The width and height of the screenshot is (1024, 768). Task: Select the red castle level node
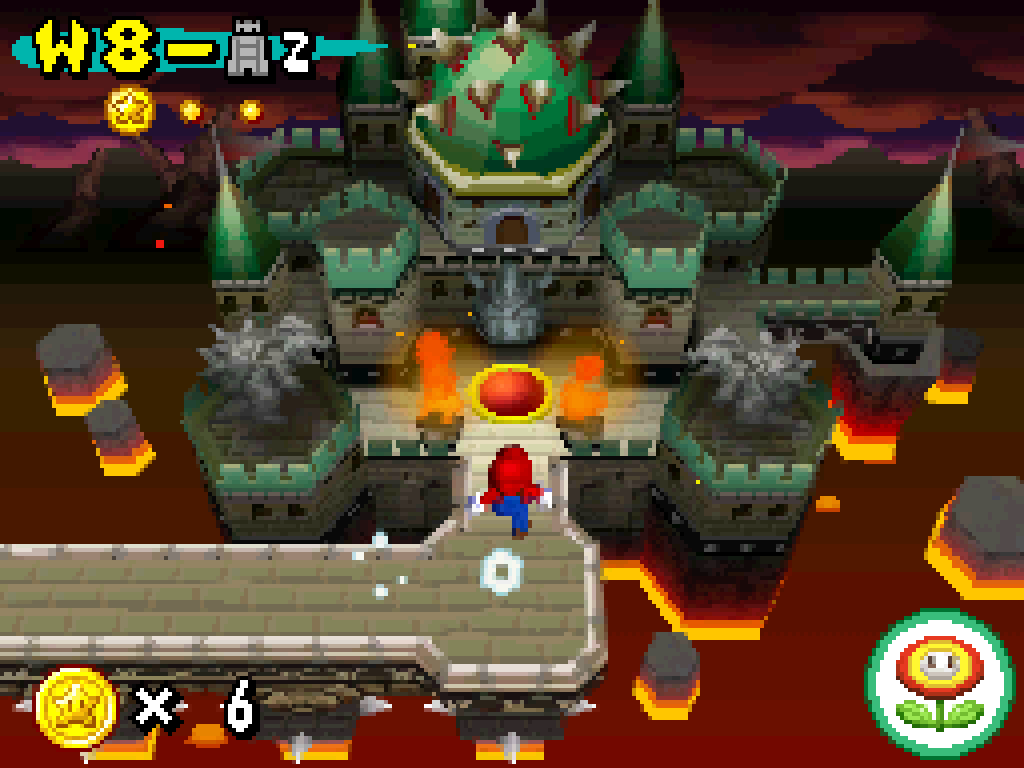[511, 389]
